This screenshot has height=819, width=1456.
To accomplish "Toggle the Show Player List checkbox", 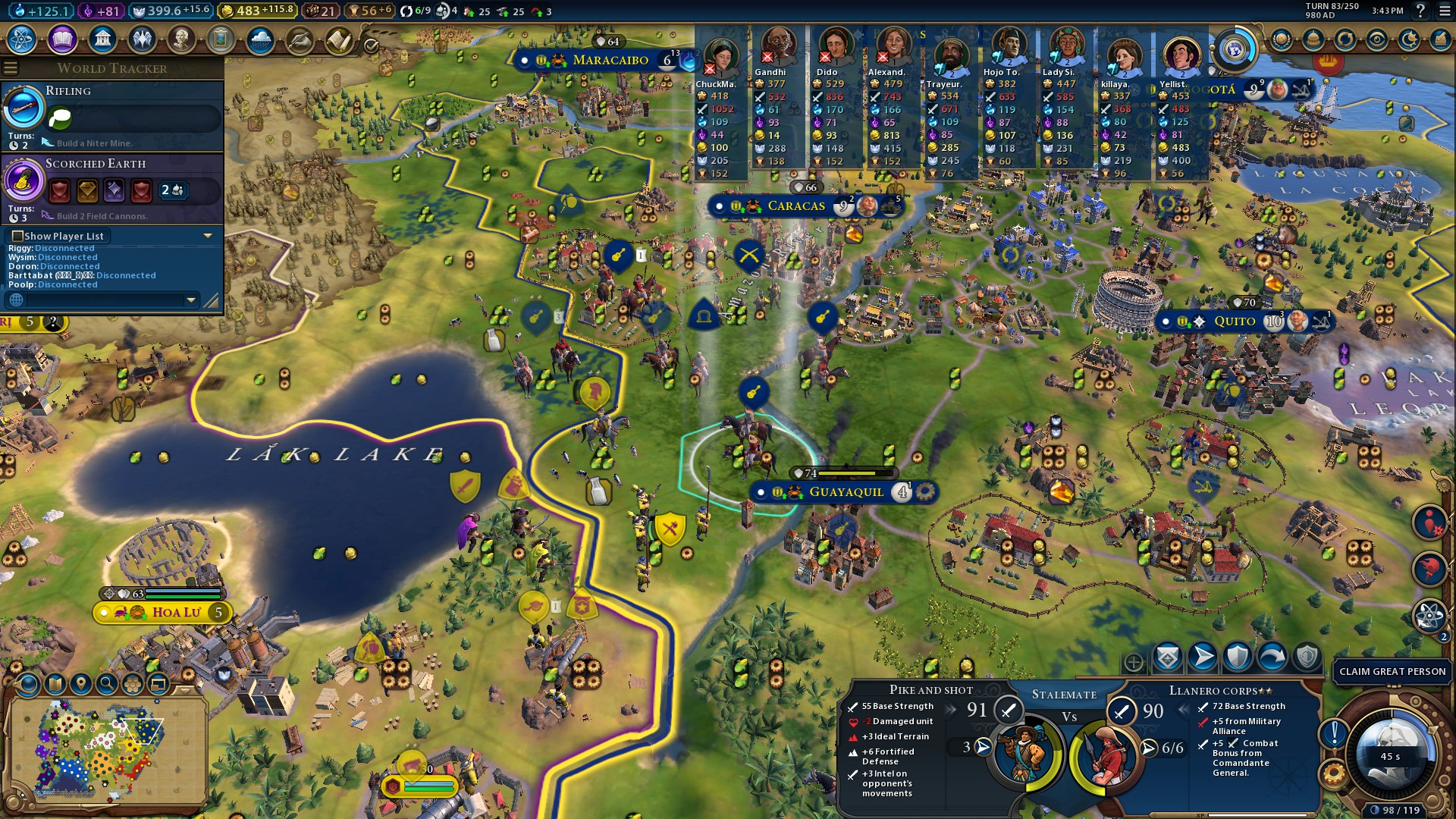I will (18, 236).
